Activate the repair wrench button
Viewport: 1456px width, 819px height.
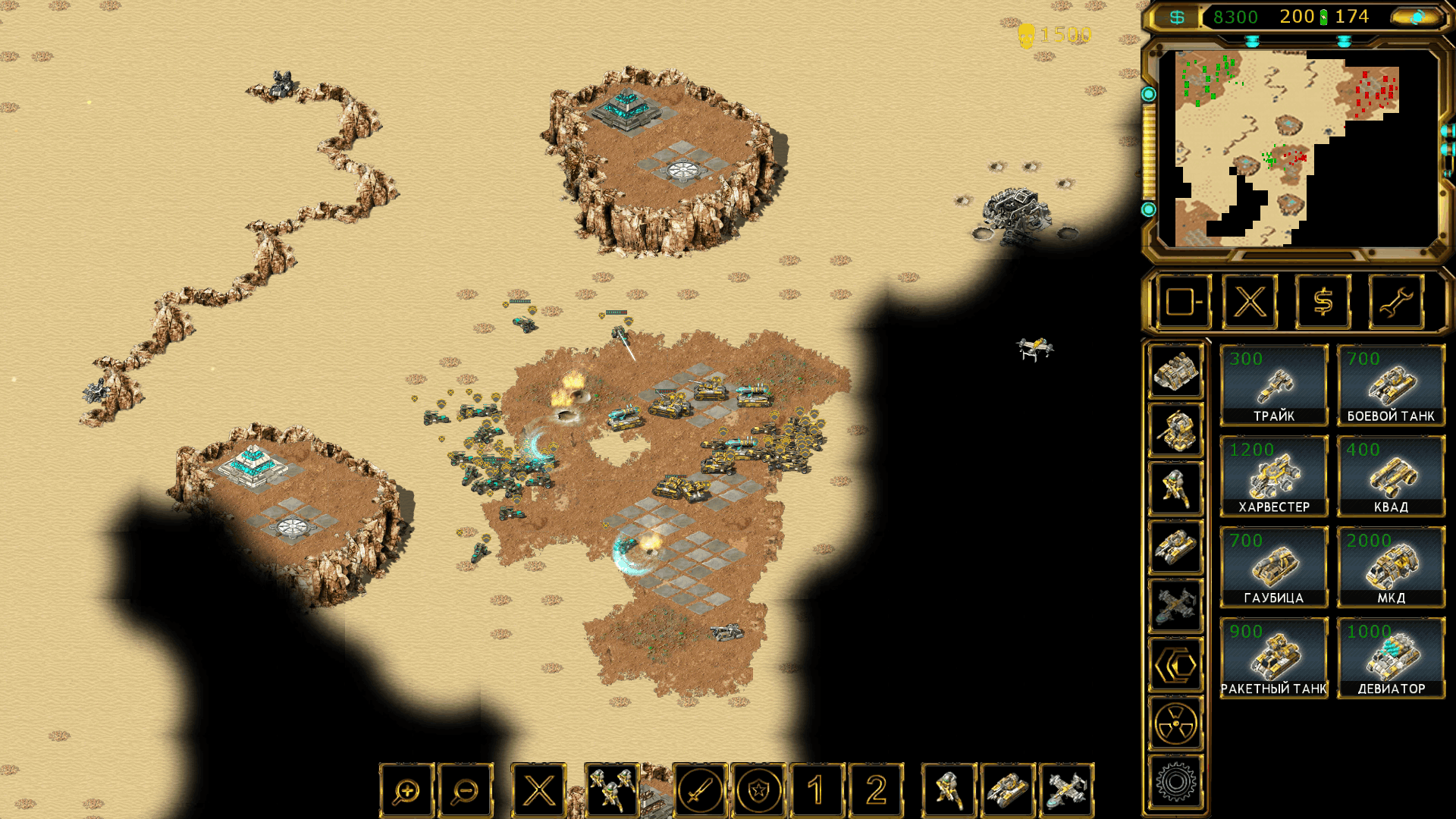coord(1395,302)
